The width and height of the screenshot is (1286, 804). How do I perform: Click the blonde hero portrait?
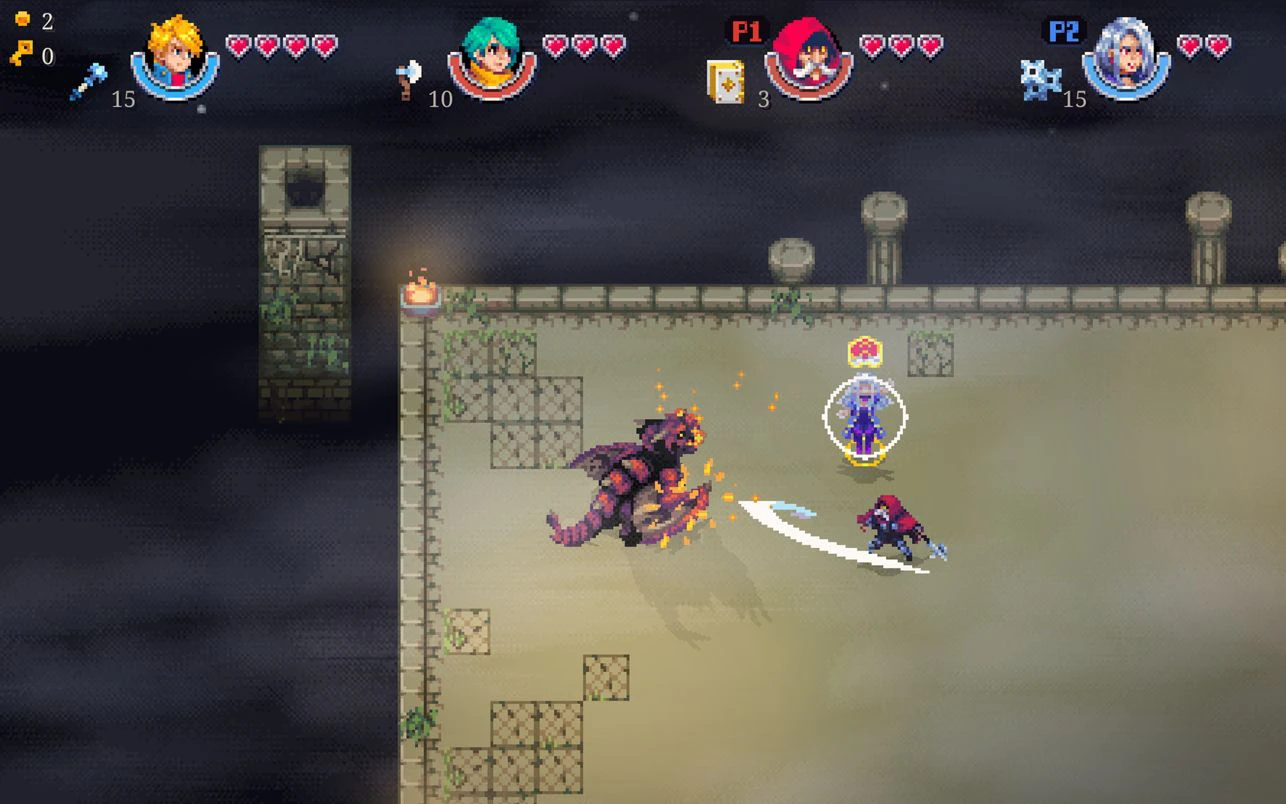tap(174, 55)
